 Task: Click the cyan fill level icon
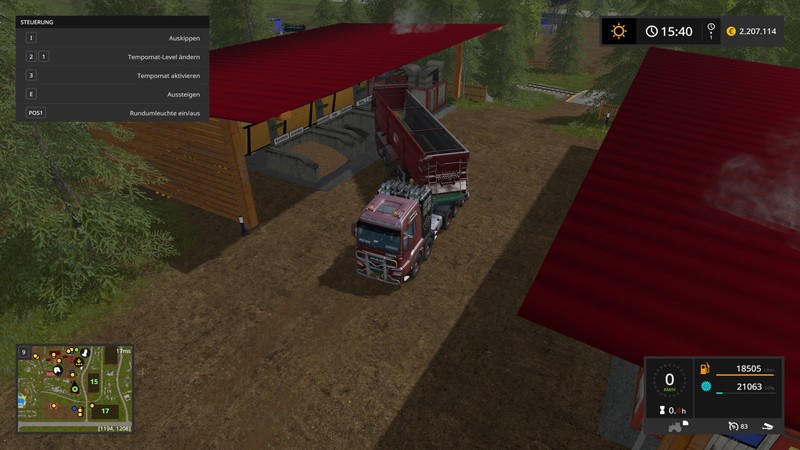pyautogui.click(x=706, y=386)
